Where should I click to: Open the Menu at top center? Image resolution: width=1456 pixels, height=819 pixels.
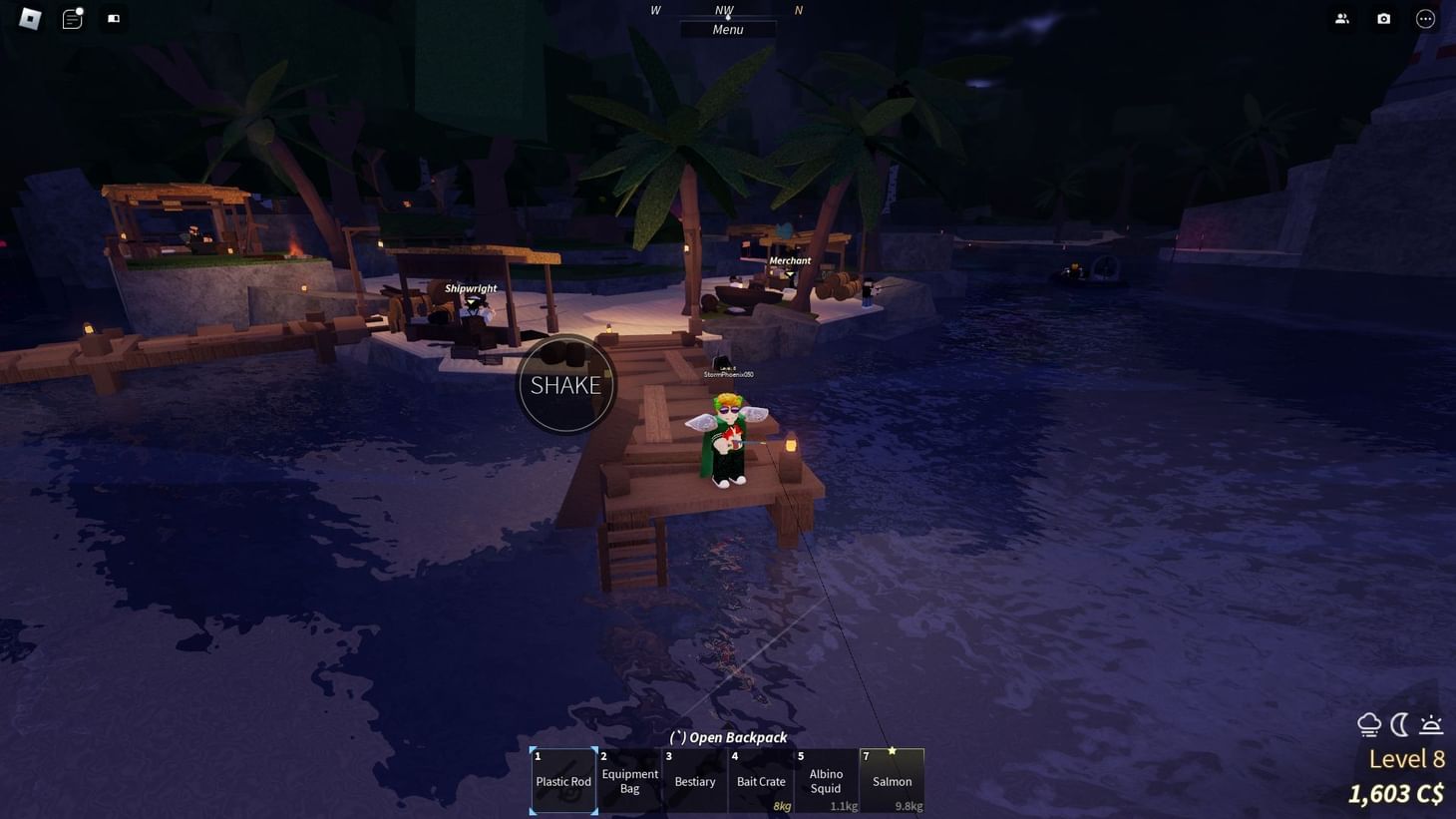pos(727,29)
